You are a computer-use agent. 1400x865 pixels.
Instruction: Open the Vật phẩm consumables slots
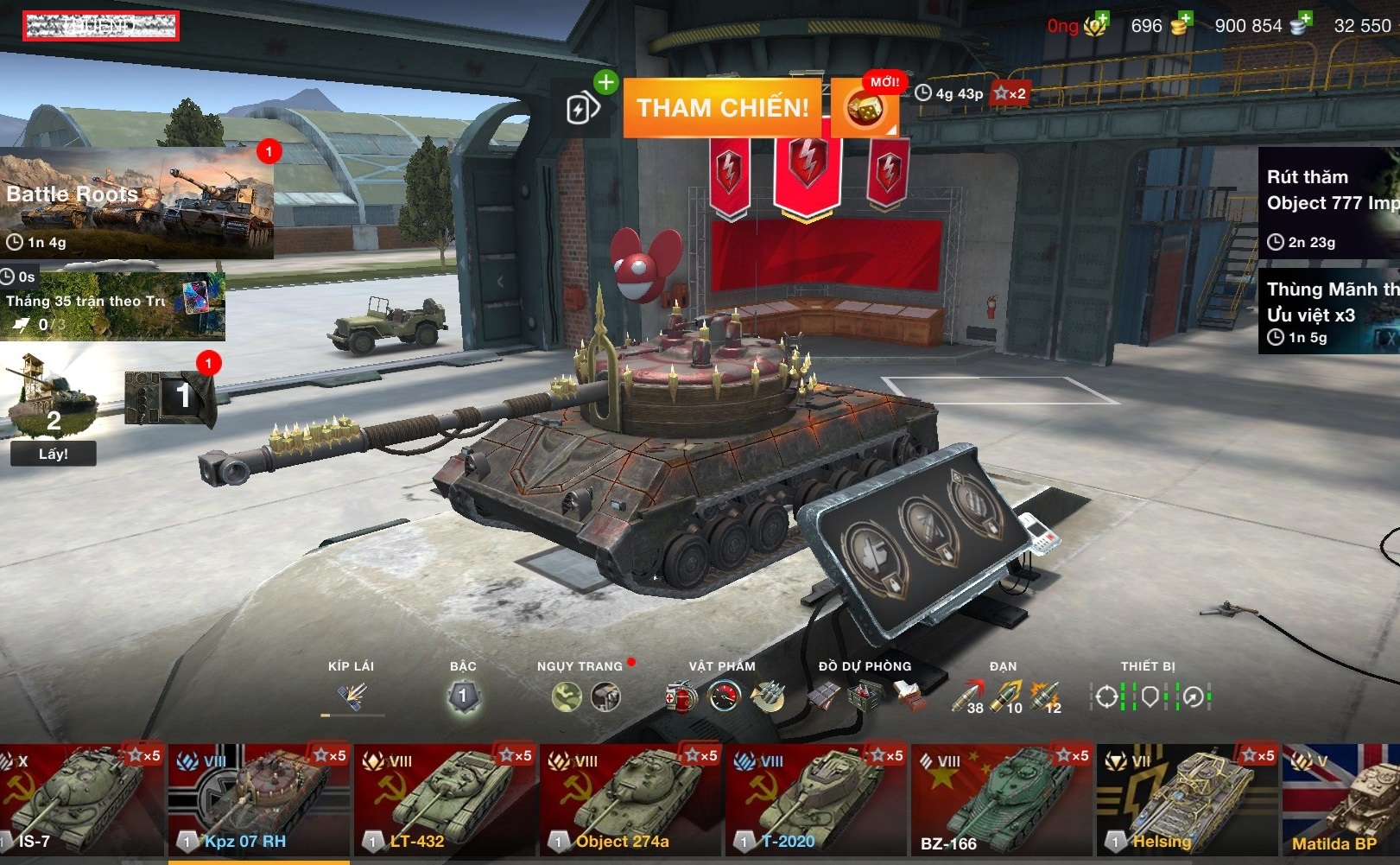click(724, 696)
